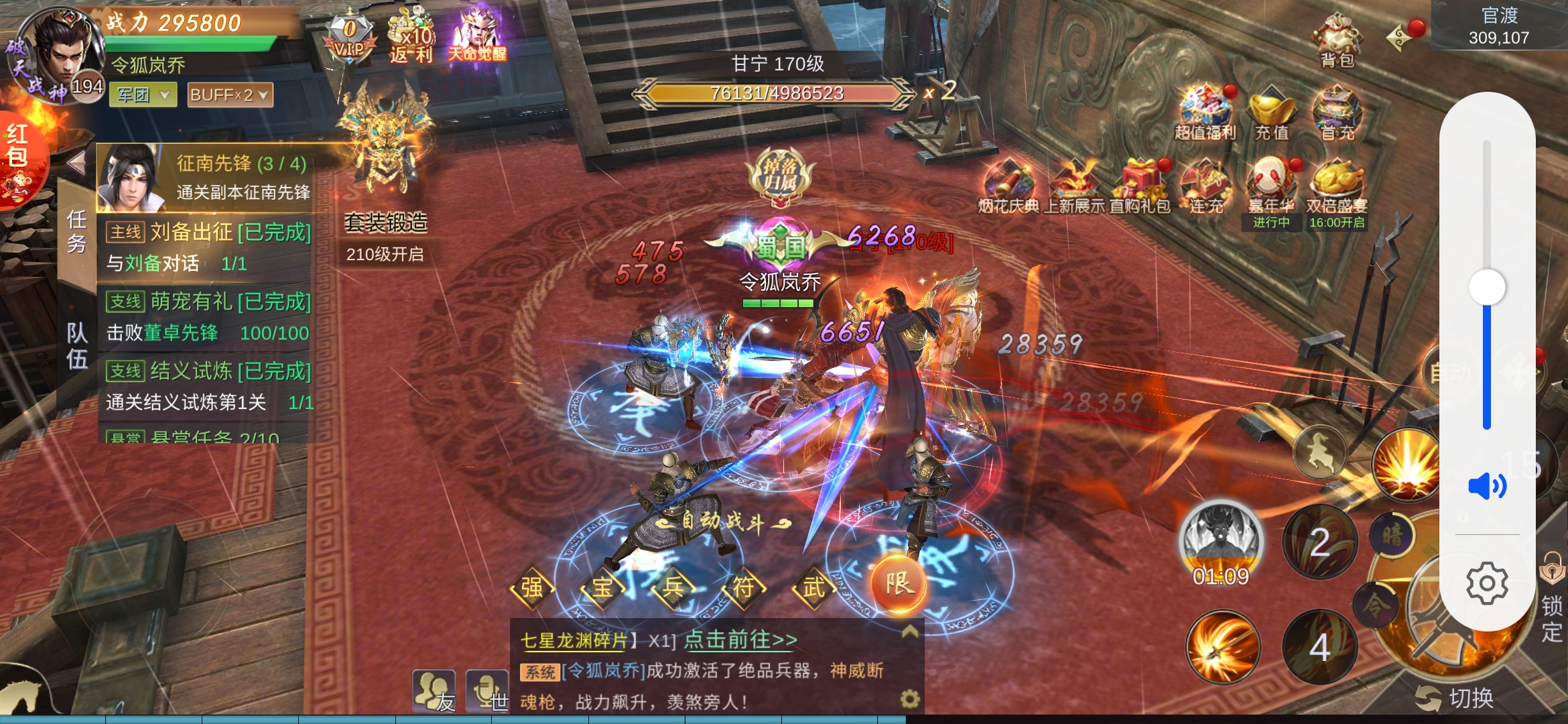
Task: Follow the 点击前往>> chat link
Action: [x=740, y=640]
